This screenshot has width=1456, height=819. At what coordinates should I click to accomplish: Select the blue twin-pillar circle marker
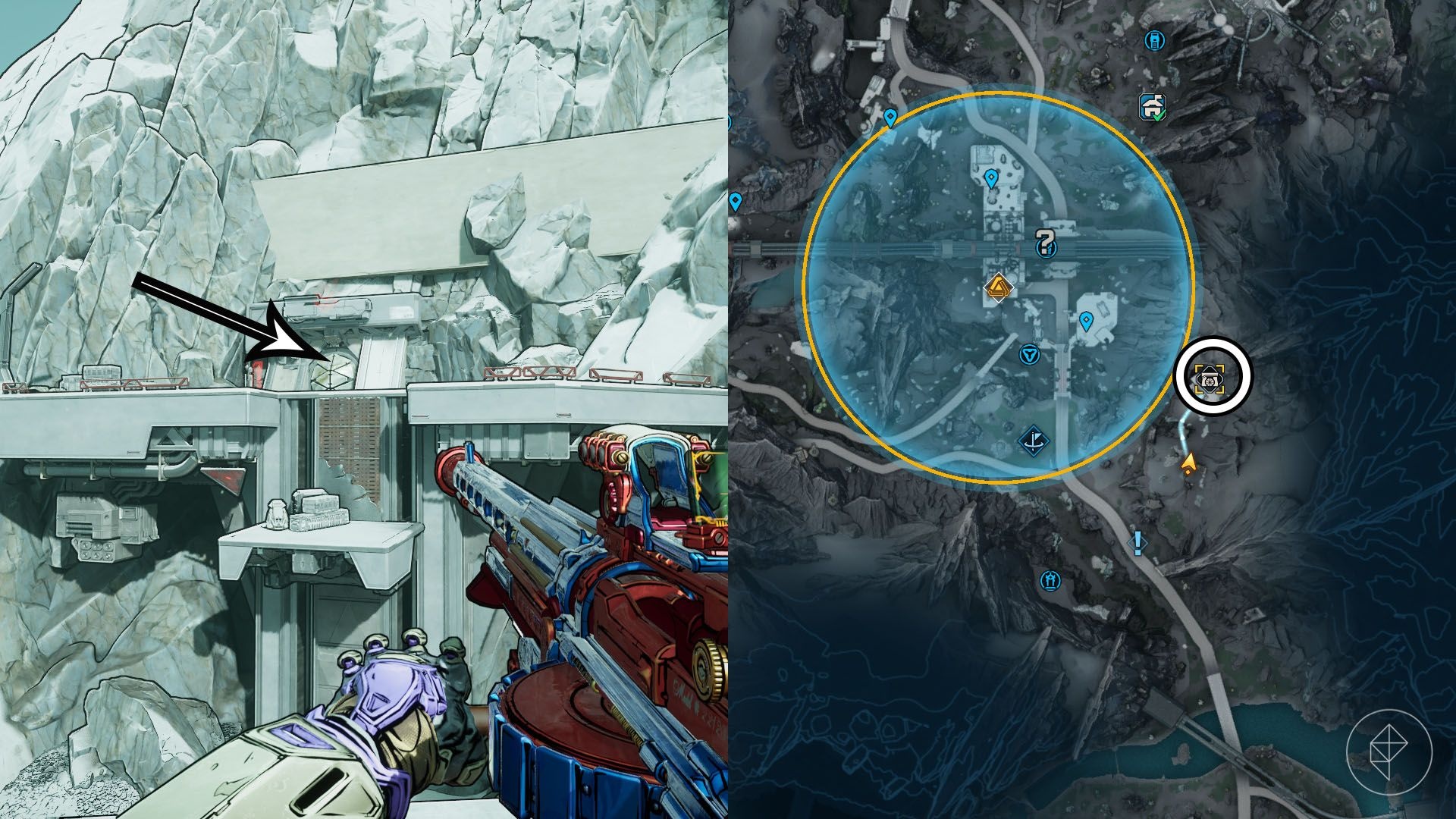pos(1050,581)
